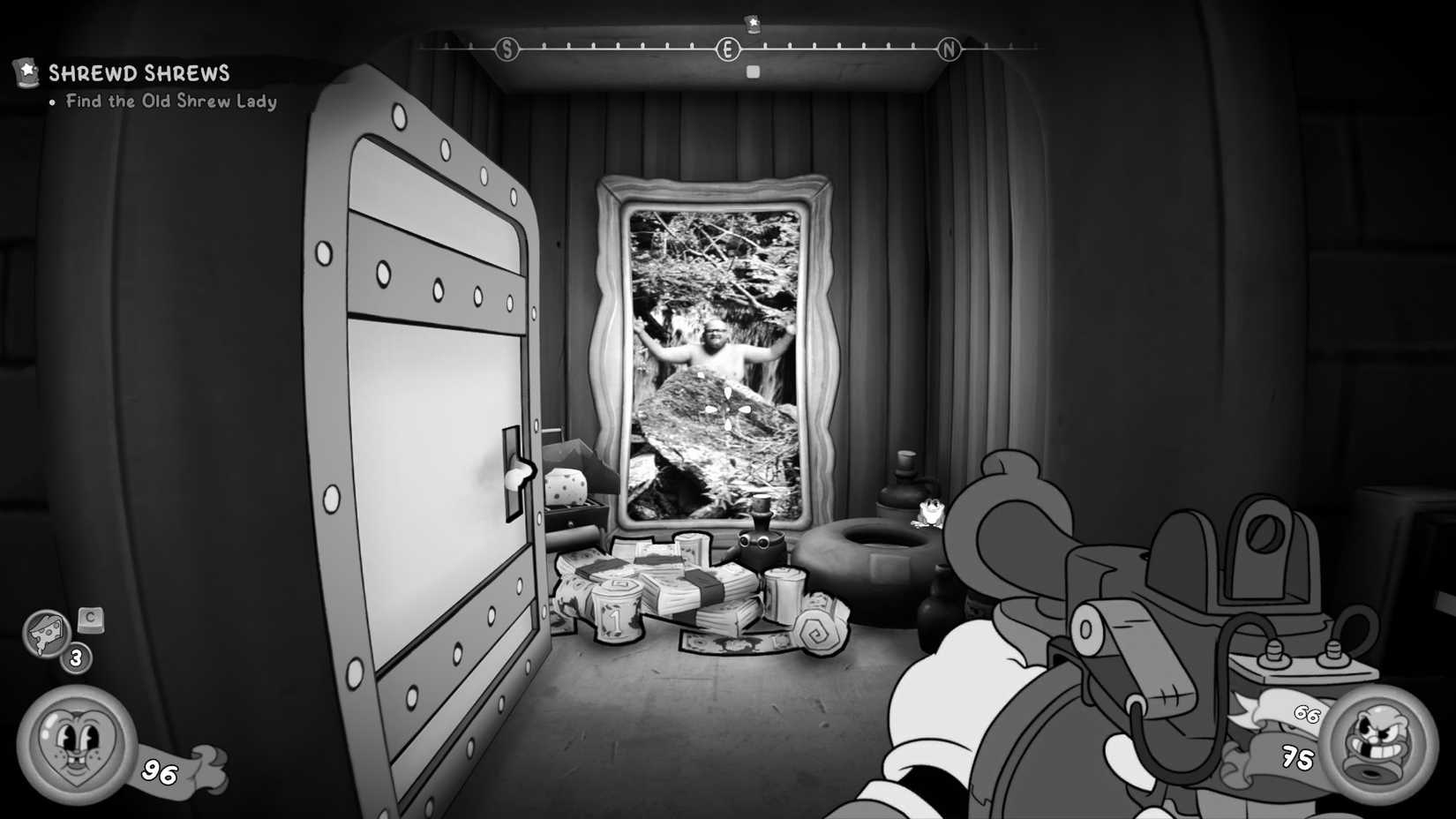Click the N compass direction marker
This screenshot has height=819, width=1456.
tap(949, 50)
